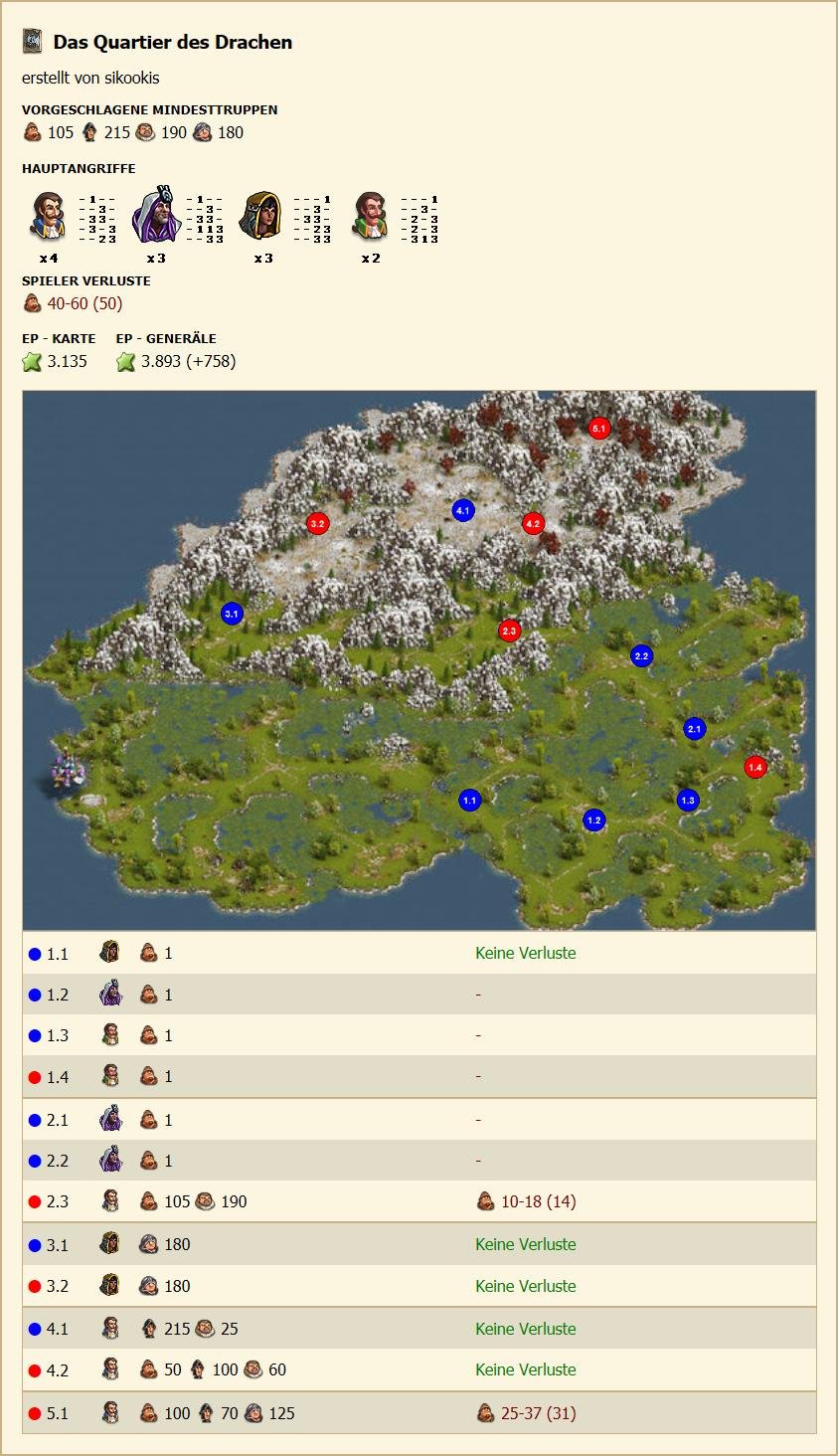Select blue map marker 4.1
838x1456 pixels.
tap(463, 510)
